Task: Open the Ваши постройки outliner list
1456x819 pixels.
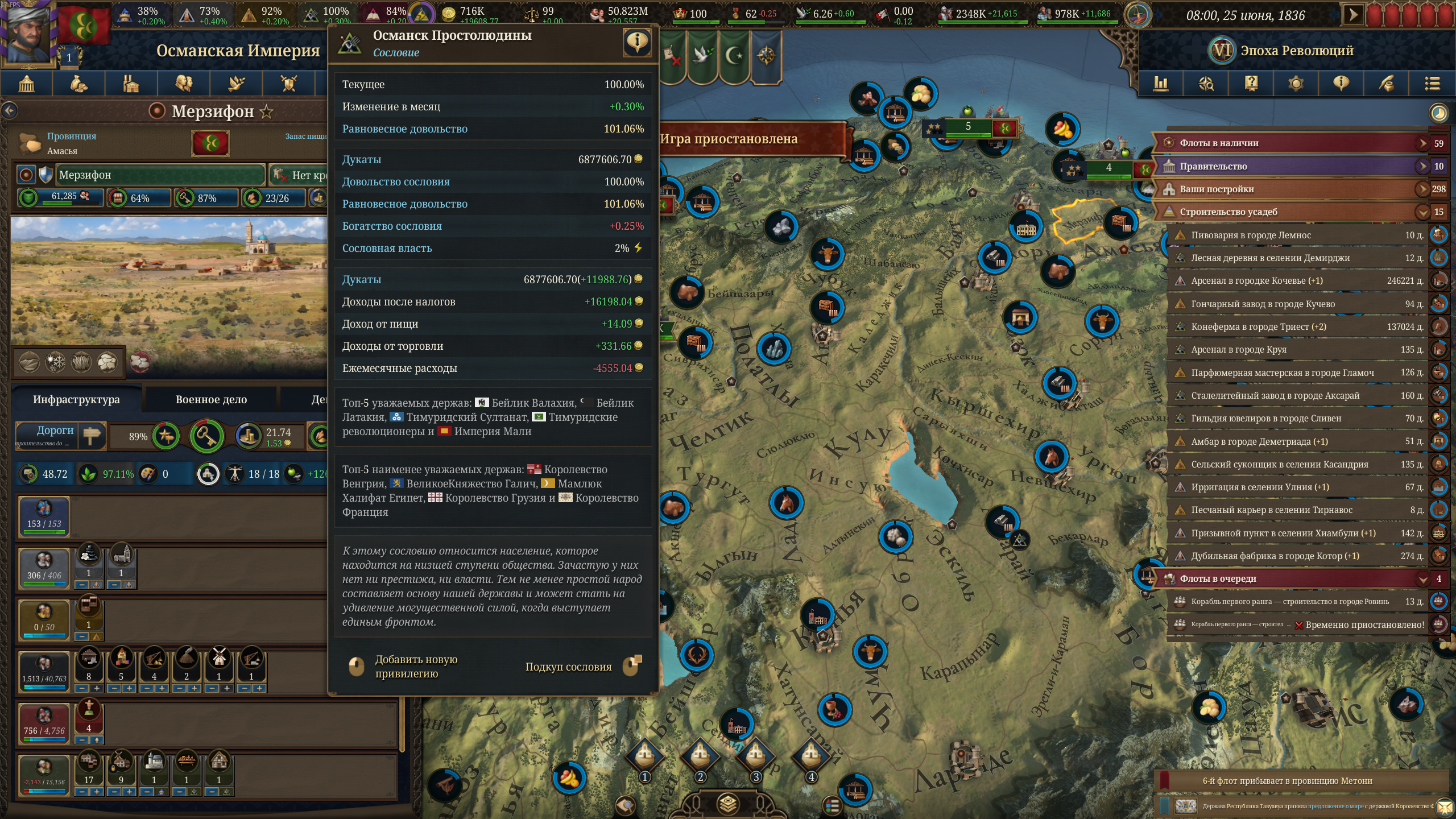Action: point(1422,189)
